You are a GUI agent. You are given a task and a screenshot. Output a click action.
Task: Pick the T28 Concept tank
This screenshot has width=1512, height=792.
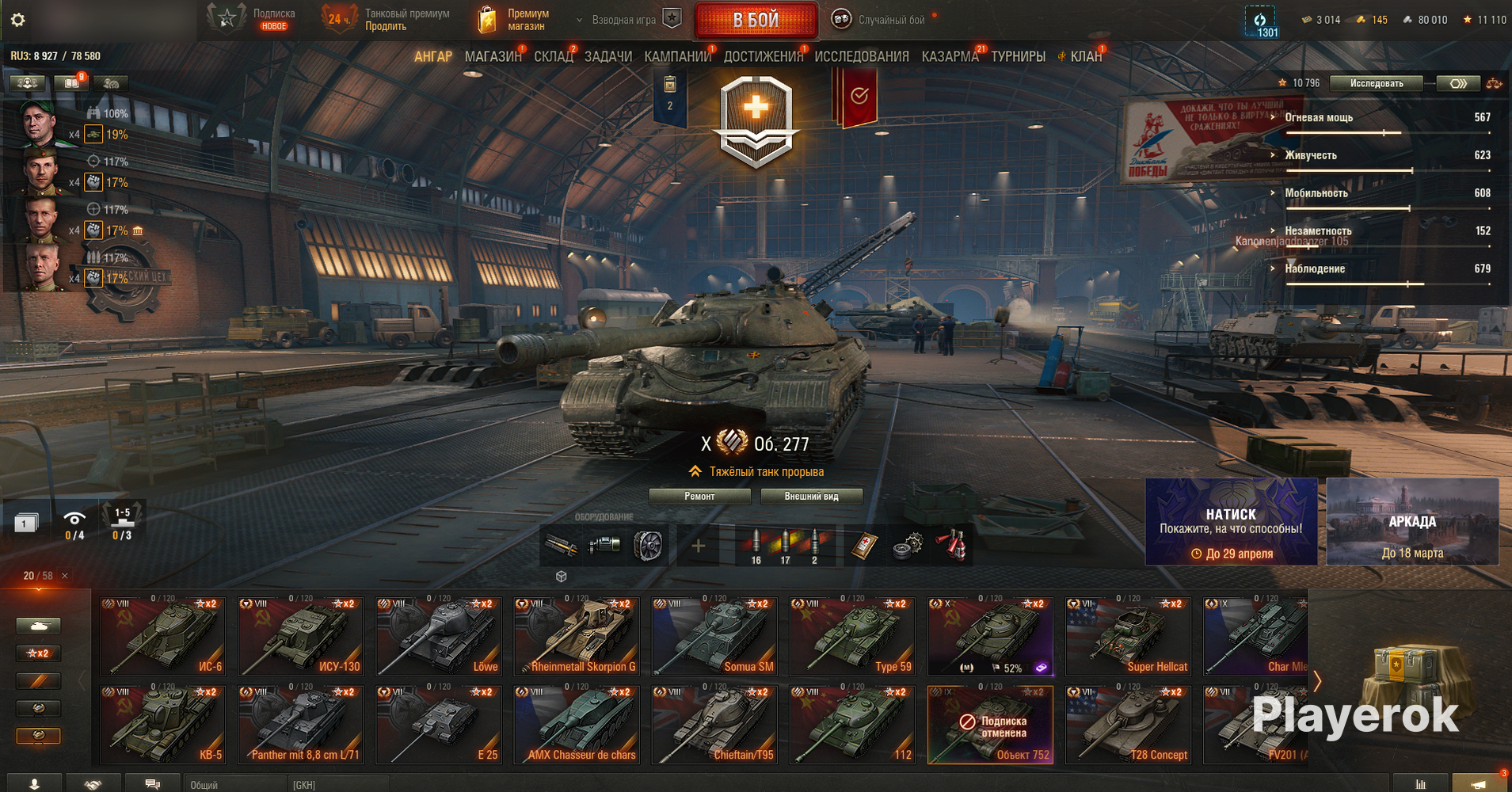pos(1128,725)
